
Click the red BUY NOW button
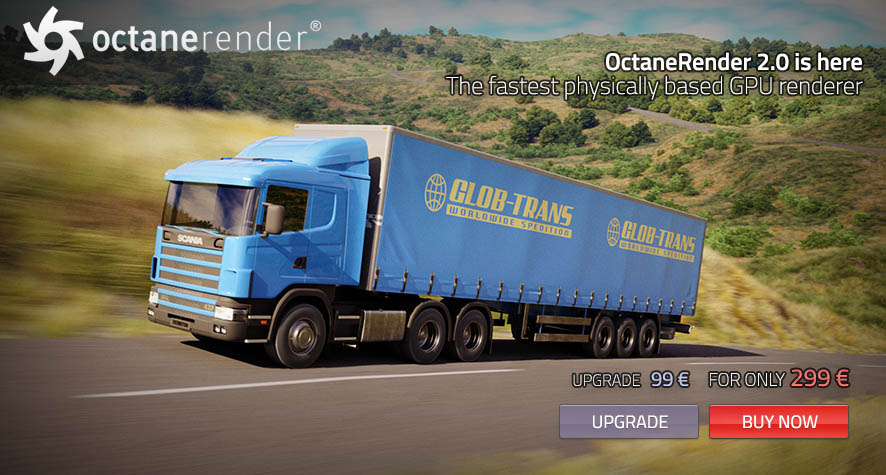pos(779,421)
